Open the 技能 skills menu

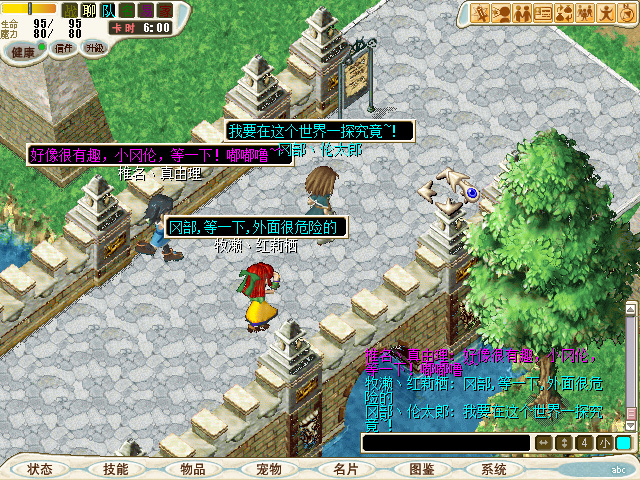(115, 468)
